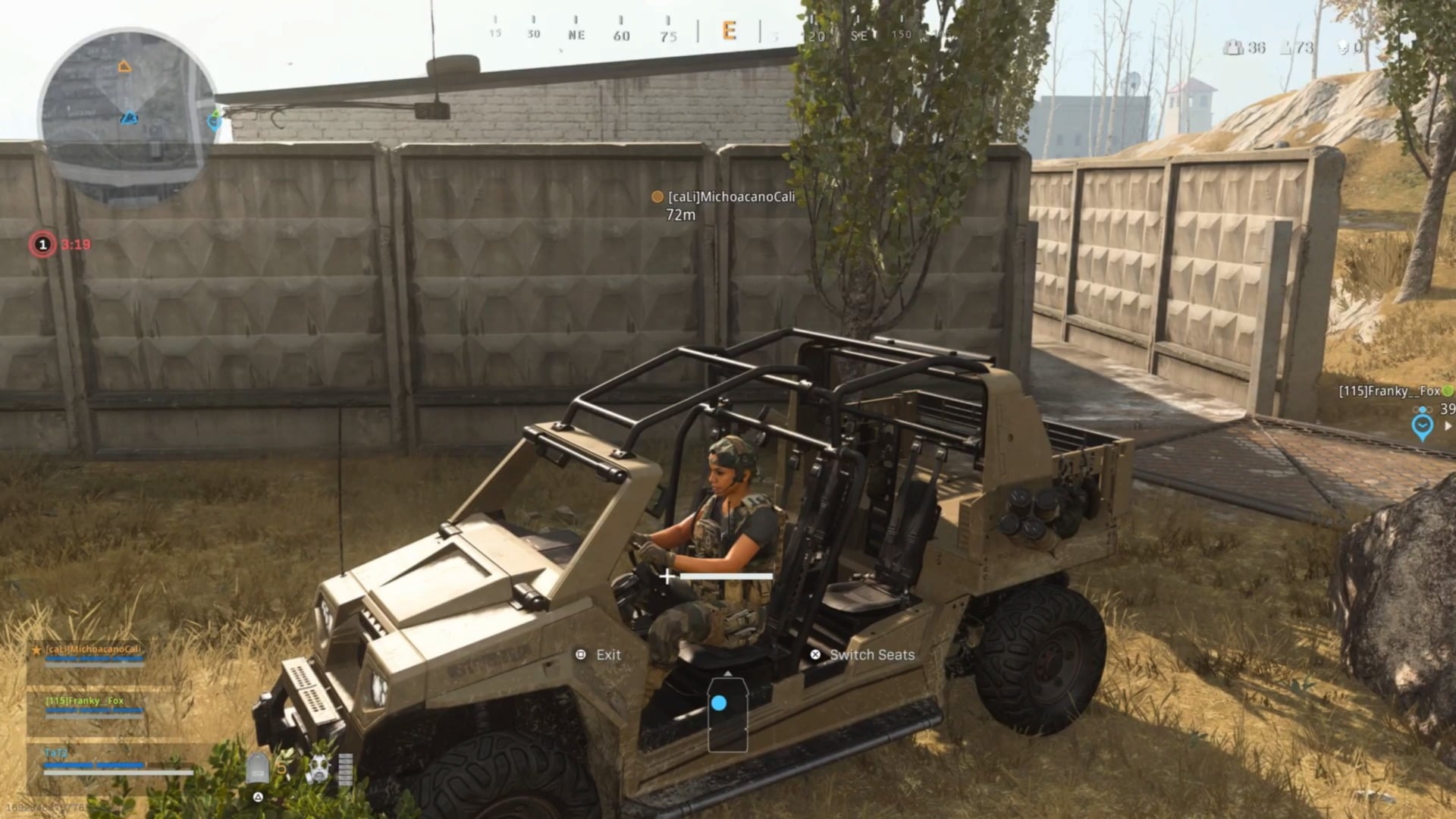Viewport: 1456px width, 819px height.
Task: Select the armor plate icon
Action: pyautogui.click(x=259, y=767)
